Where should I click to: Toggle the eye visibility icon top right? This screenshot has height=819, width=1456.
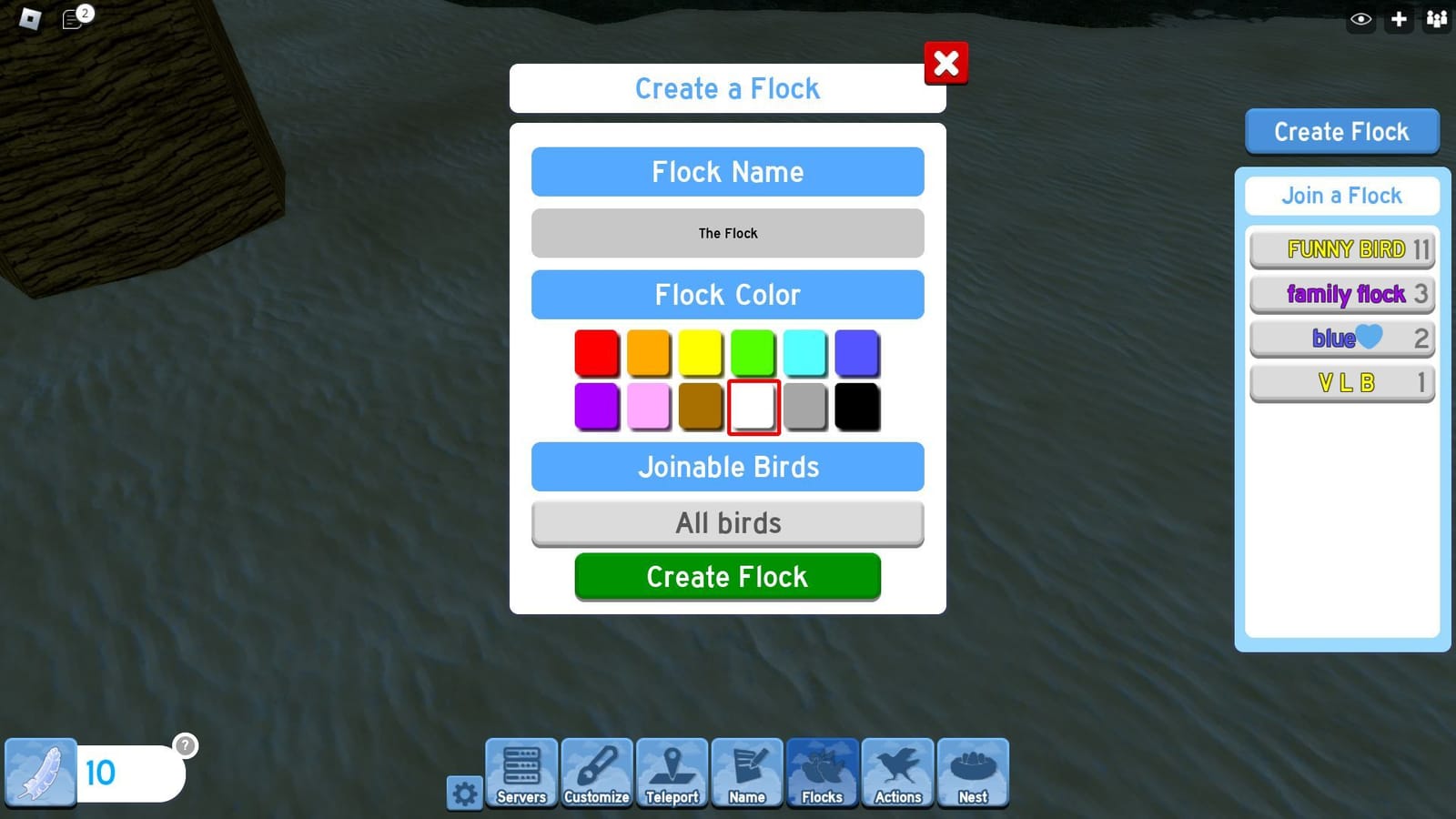pyautogui.click(x=1360, y=18)
